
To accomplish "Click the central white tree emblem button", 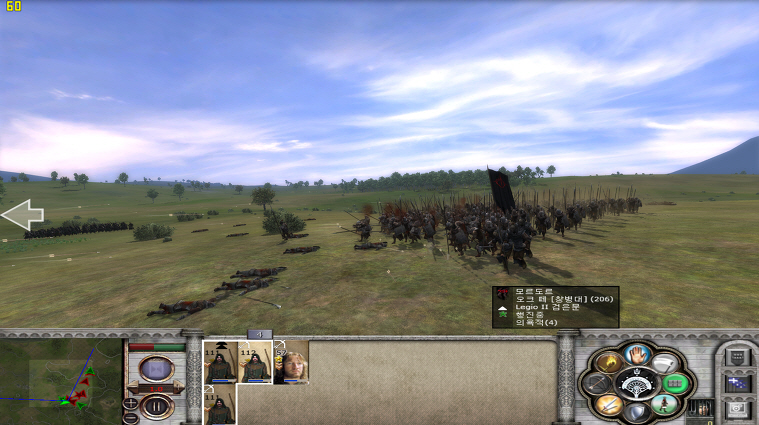I will point(636,383).
